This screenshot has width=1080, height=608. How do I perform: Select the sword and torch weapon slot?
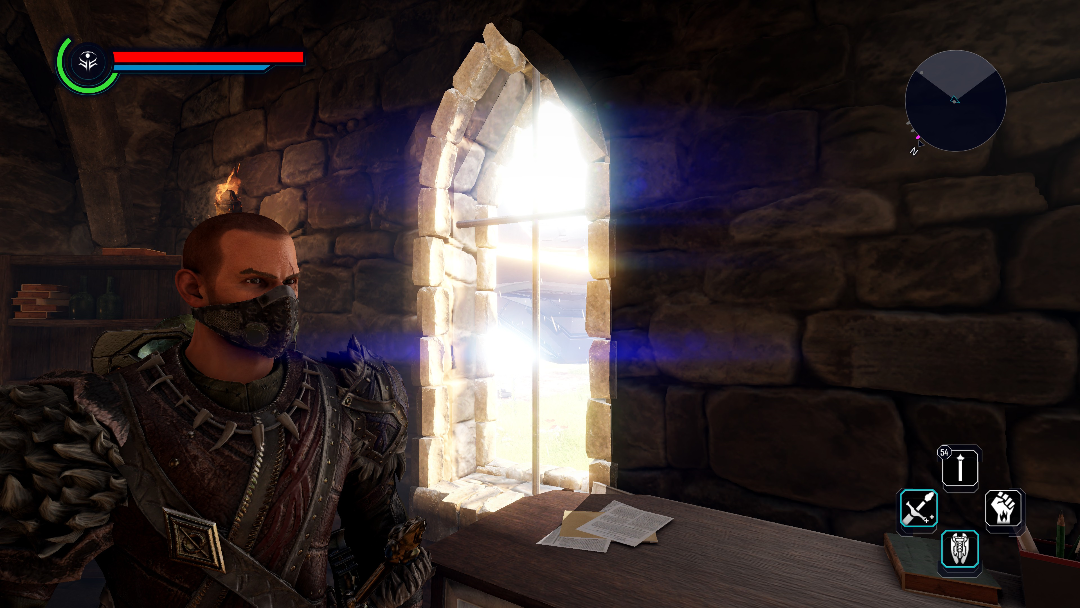[918, 509]
